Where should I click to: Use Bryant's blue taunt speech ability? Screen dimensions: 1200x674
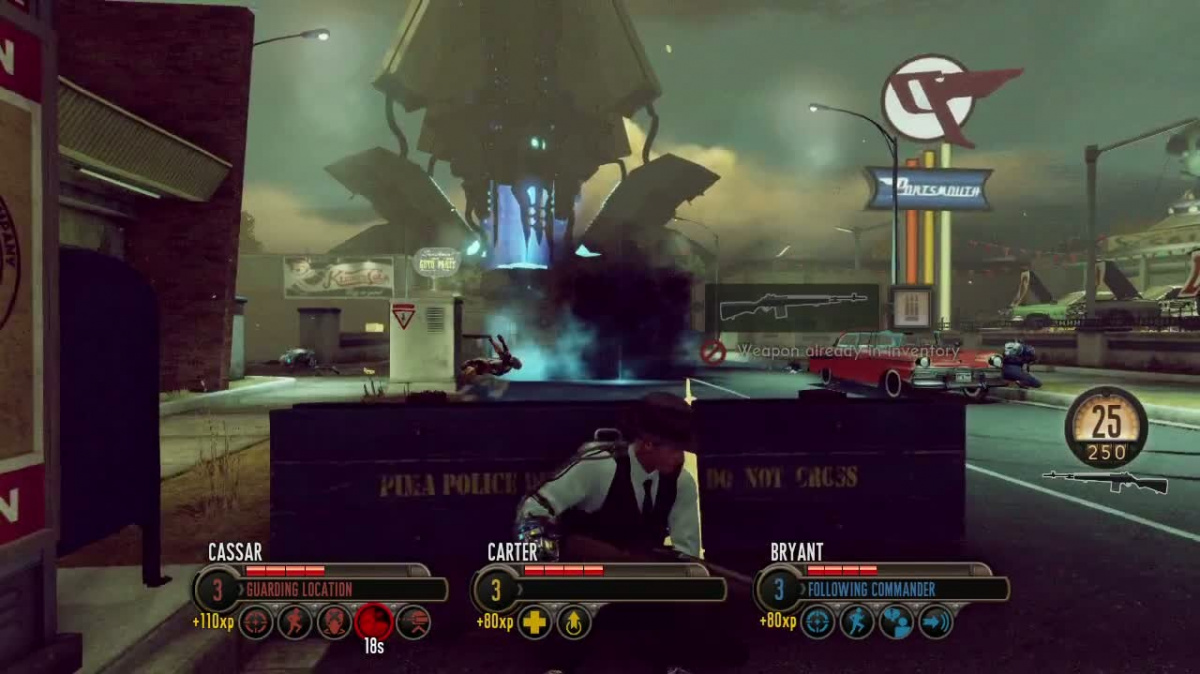click(x=896, y=621)
